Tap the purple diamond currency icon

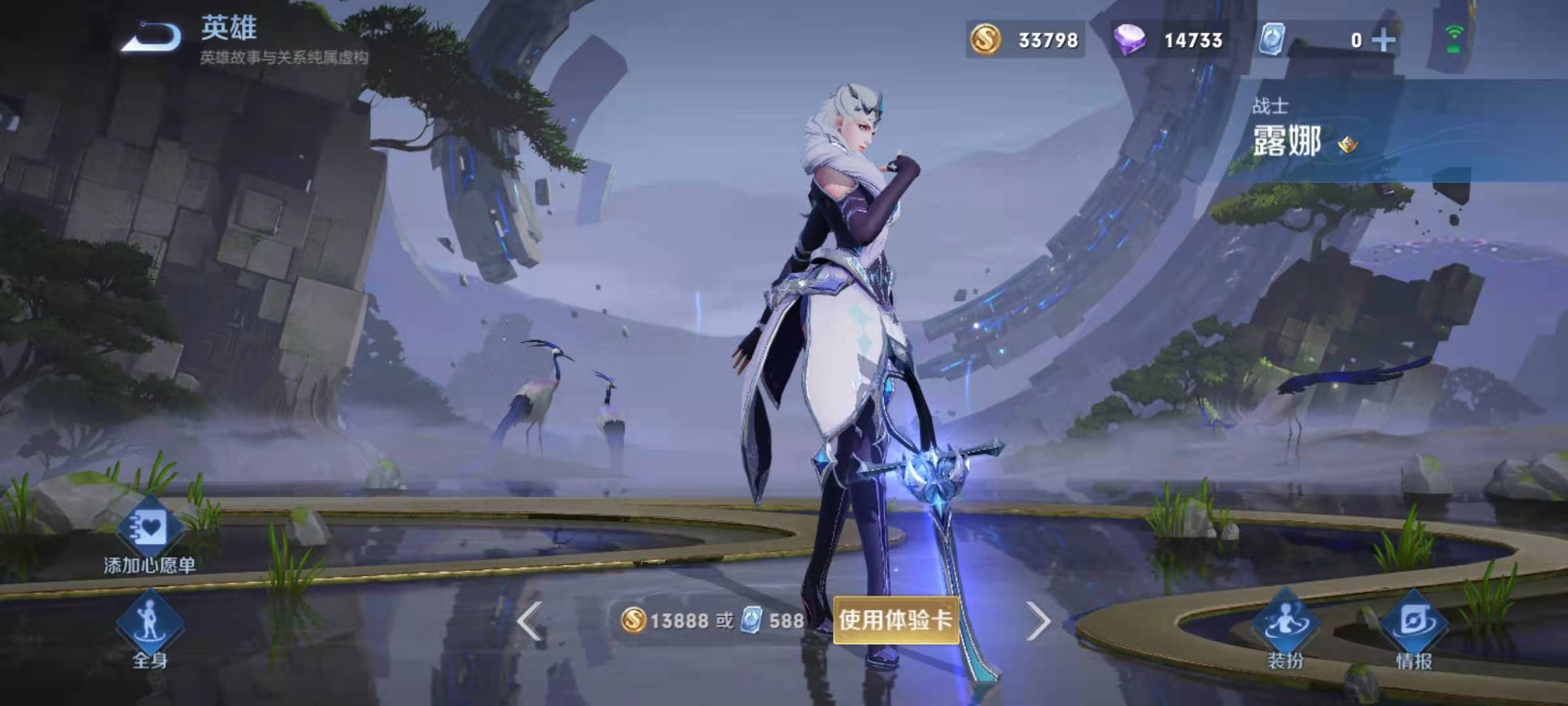tap(1130, 41)
